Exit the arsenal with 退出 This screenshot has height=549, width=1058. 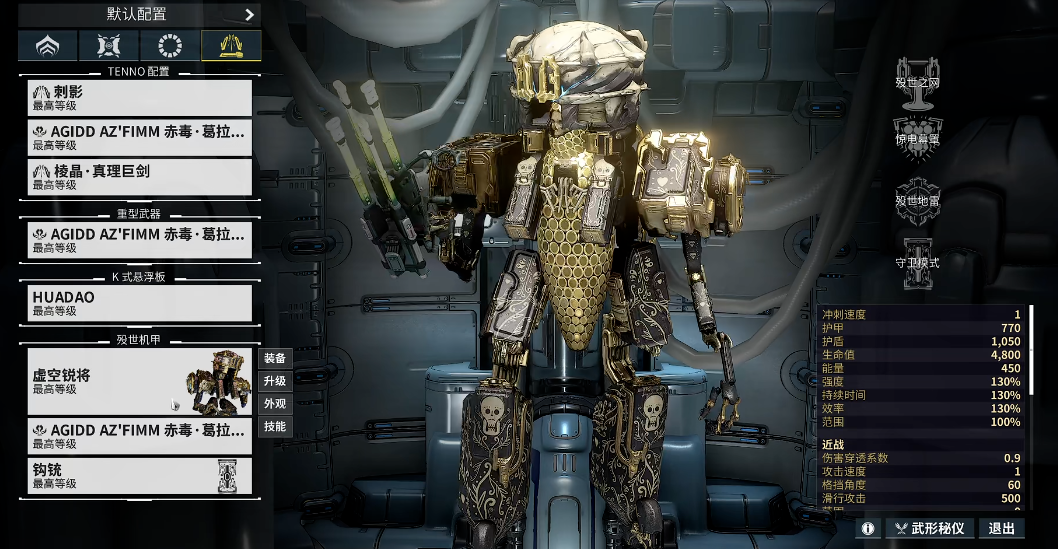(x=1001, y=528)
